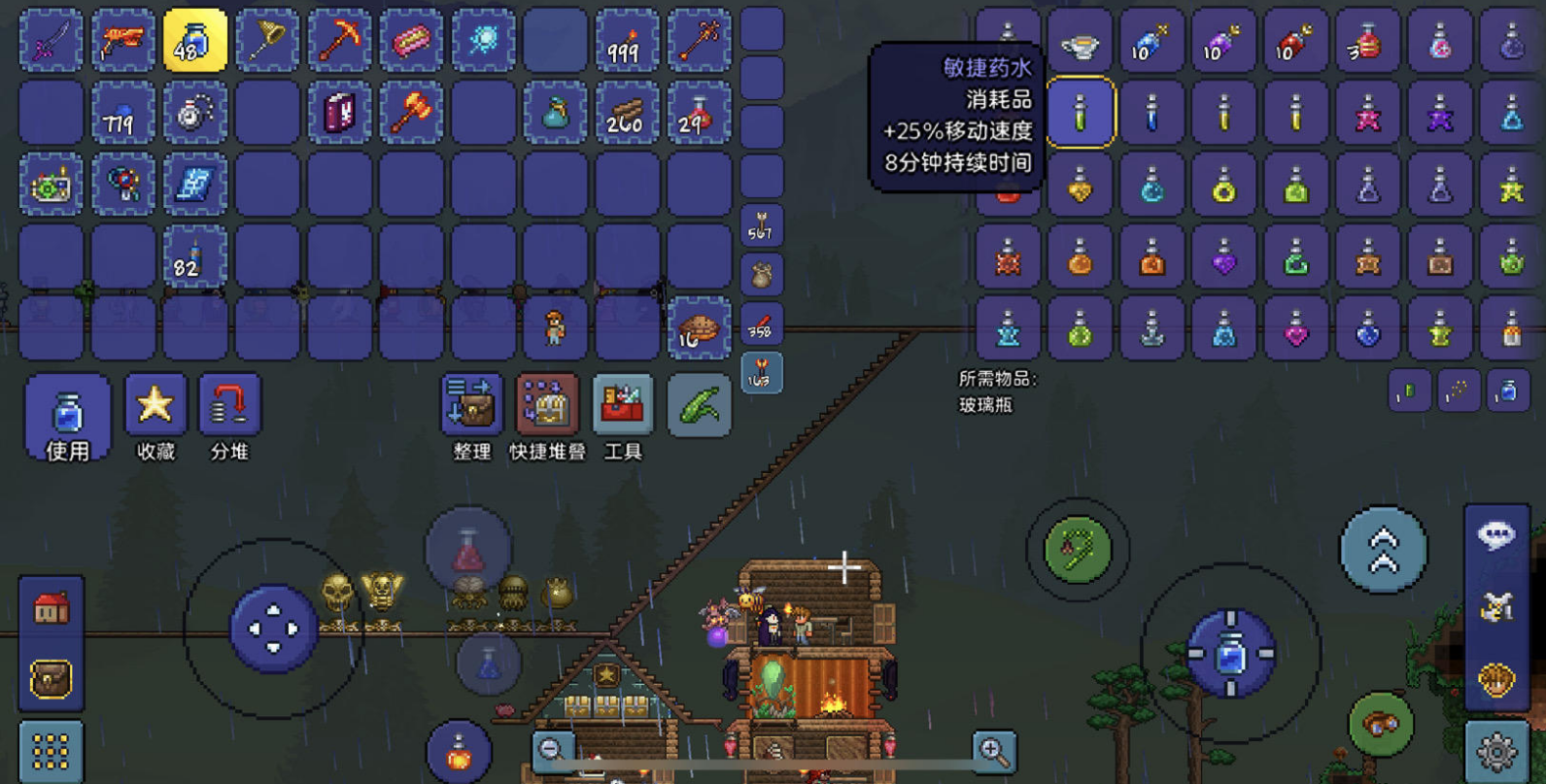Mark the item with 收藏 (Favorite)
The width and height of the screenshot is (1546, 784).
click(x=155, y=418)
